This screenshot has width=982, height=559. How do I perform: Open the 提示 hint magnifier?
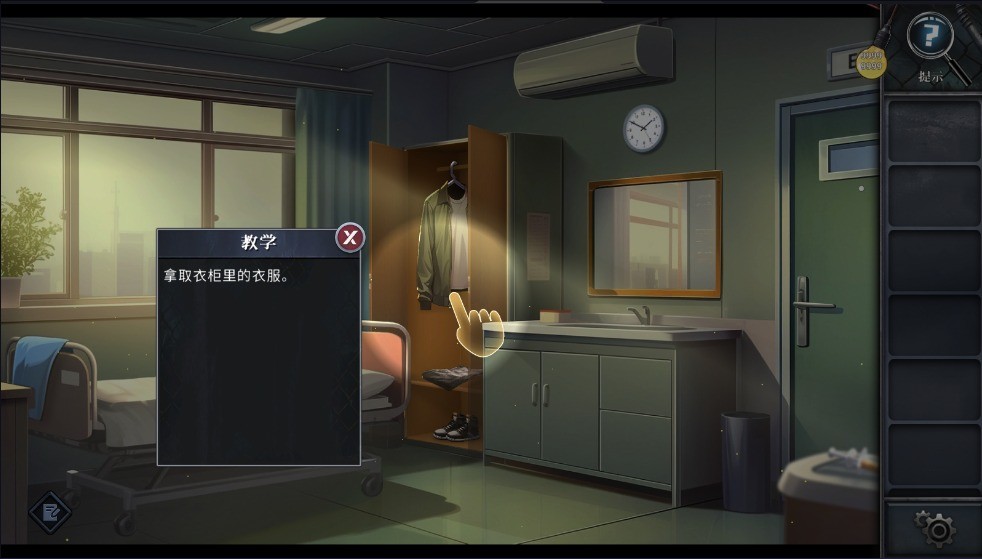pyautogui.click(x=930, y=38)
